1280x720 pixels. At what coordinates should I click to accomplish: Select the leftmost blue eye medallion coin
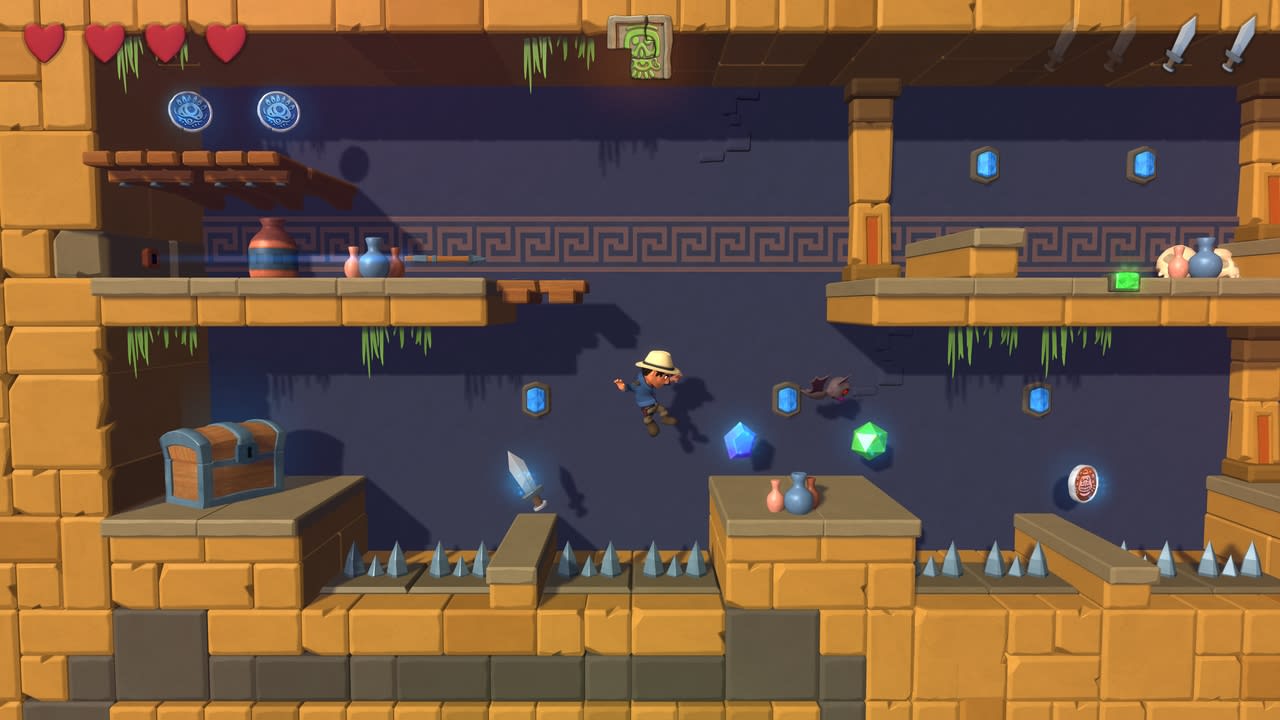tap(188, 110)
